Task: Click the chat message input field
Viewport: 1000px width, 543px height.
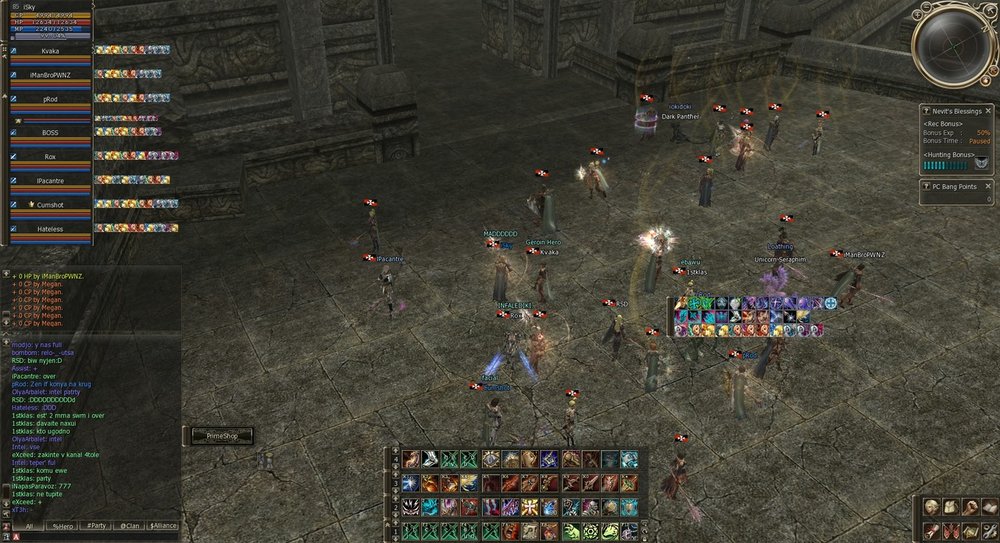Action: tap(100, 536)
